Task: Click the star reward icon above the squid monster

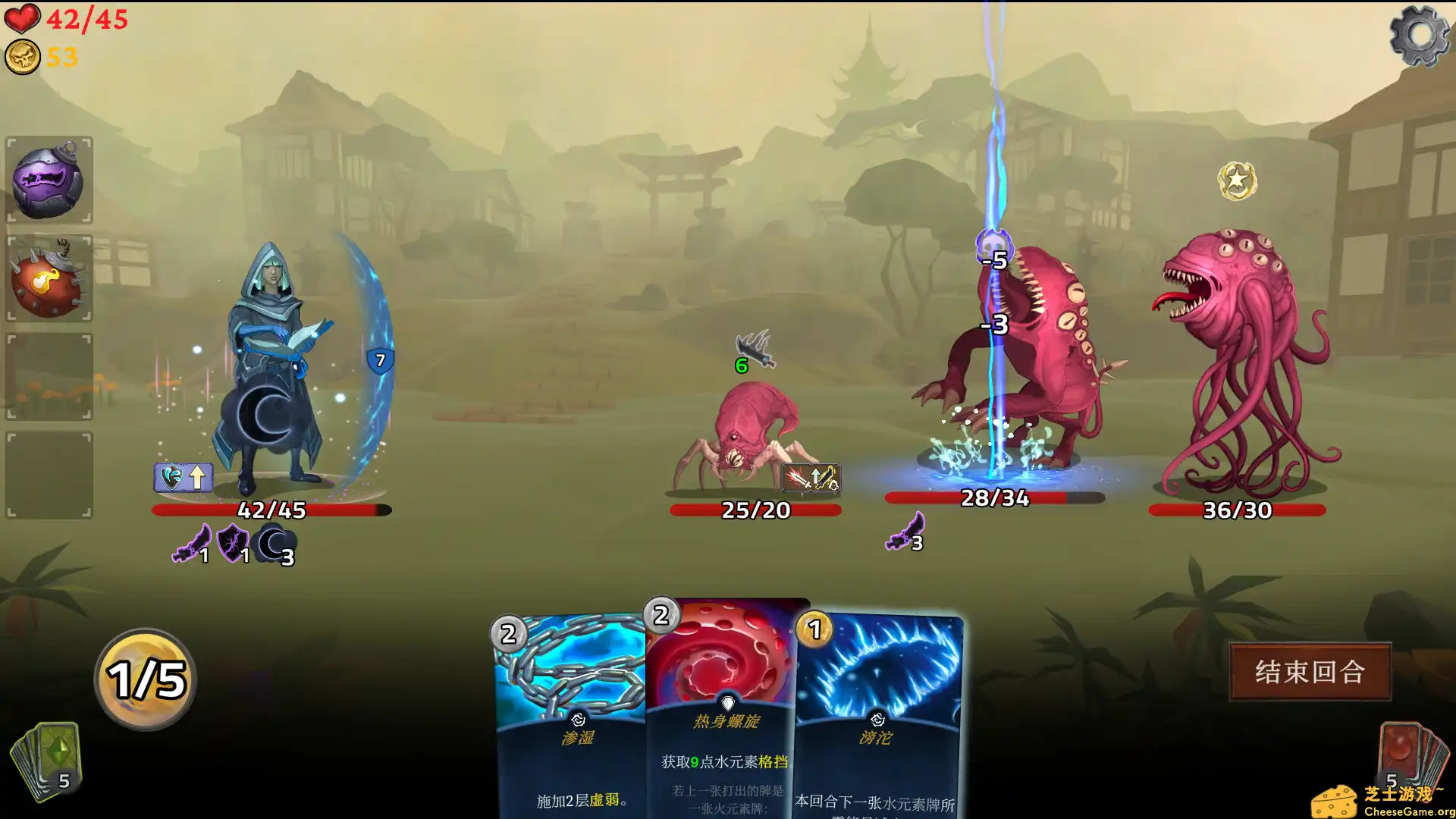Action: (x=1238, y=180)
